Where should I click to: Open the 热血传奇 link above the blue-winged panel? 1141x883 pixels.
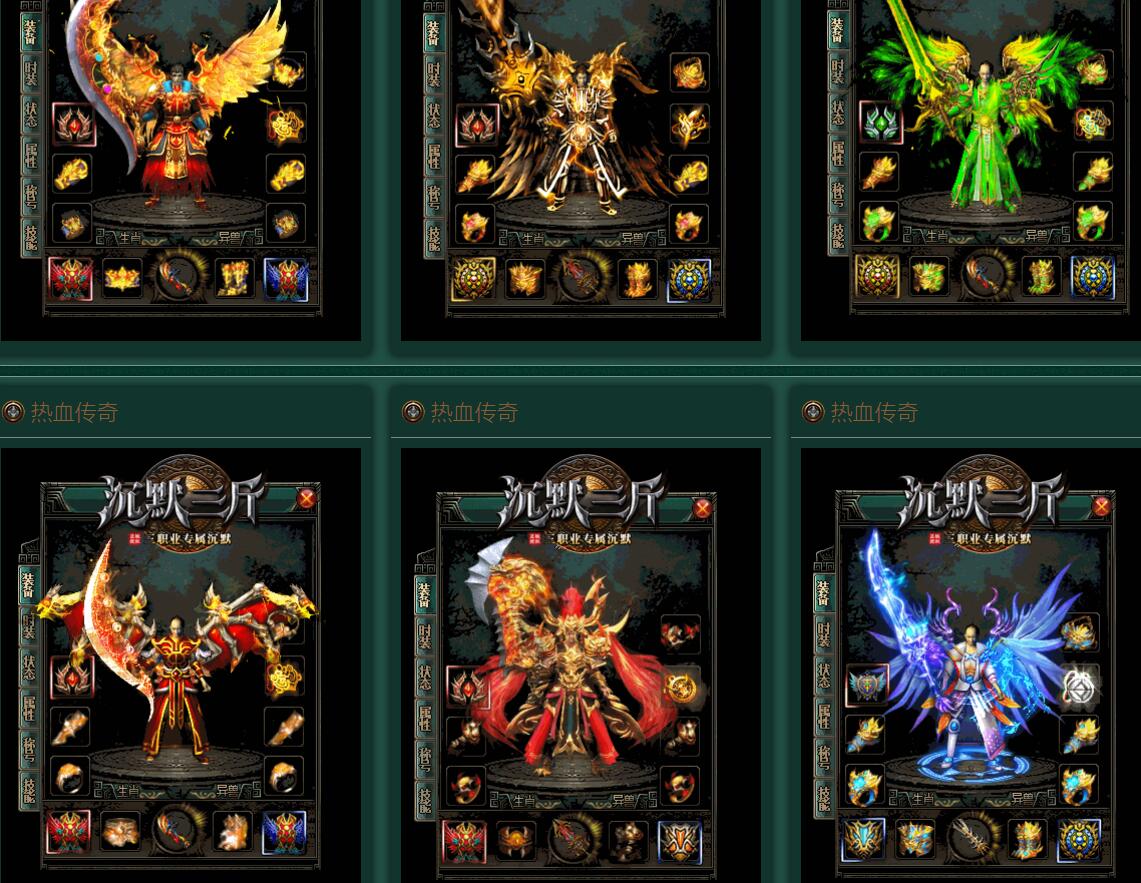point(874,412)
